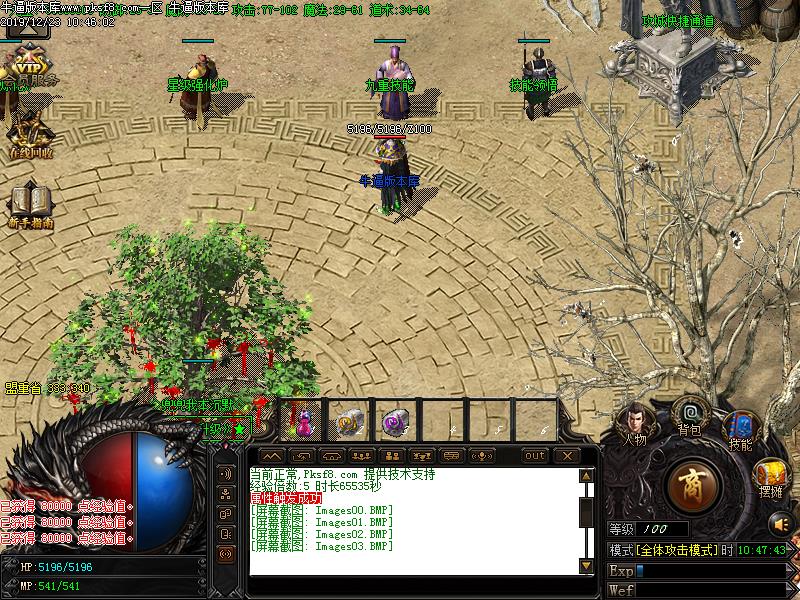Open the character (人物) panel

[x=634, y=422]
